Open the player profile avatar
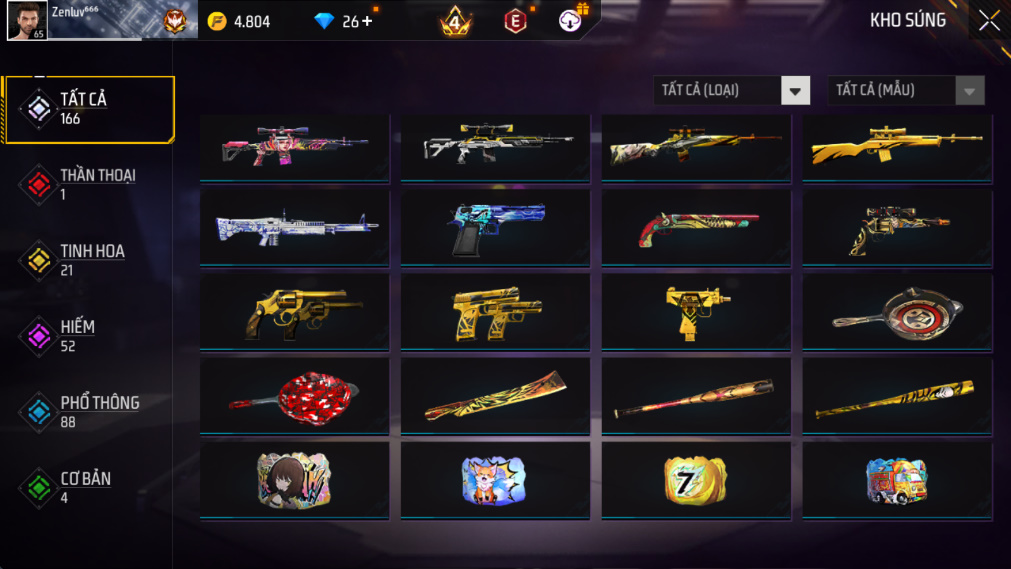Image resolution: width=1011 pixels, height=569 pixels. click(x=26, y=21)
